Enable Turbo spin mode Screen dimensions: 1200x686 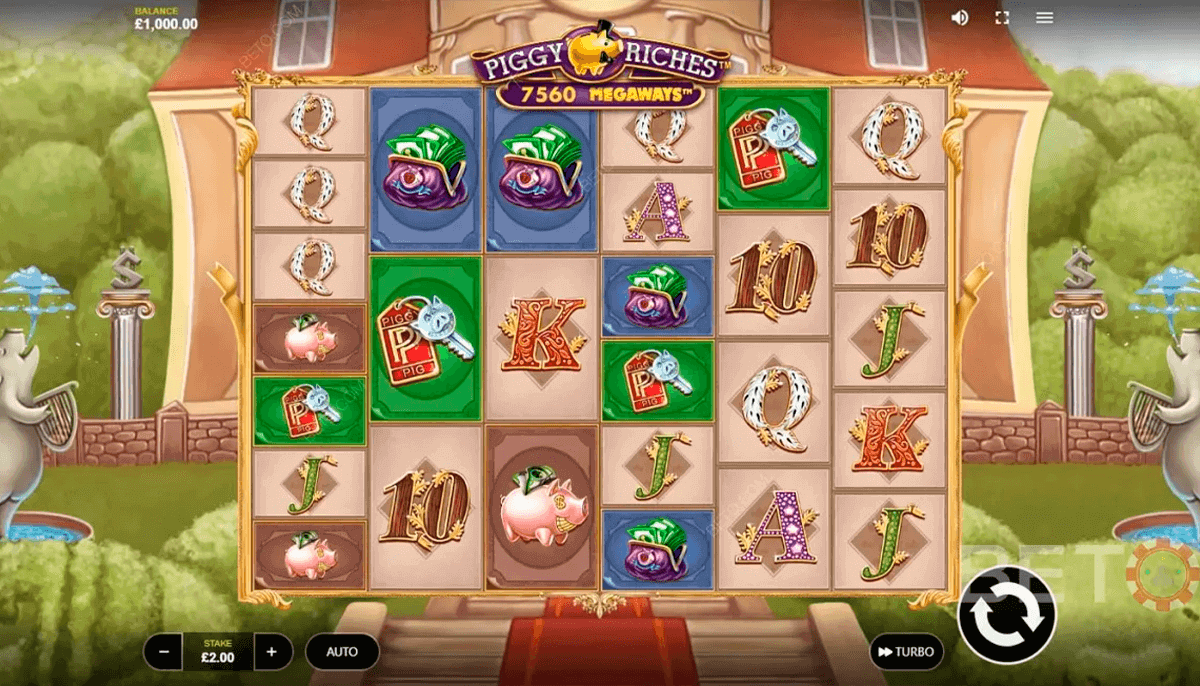[906, 652]
